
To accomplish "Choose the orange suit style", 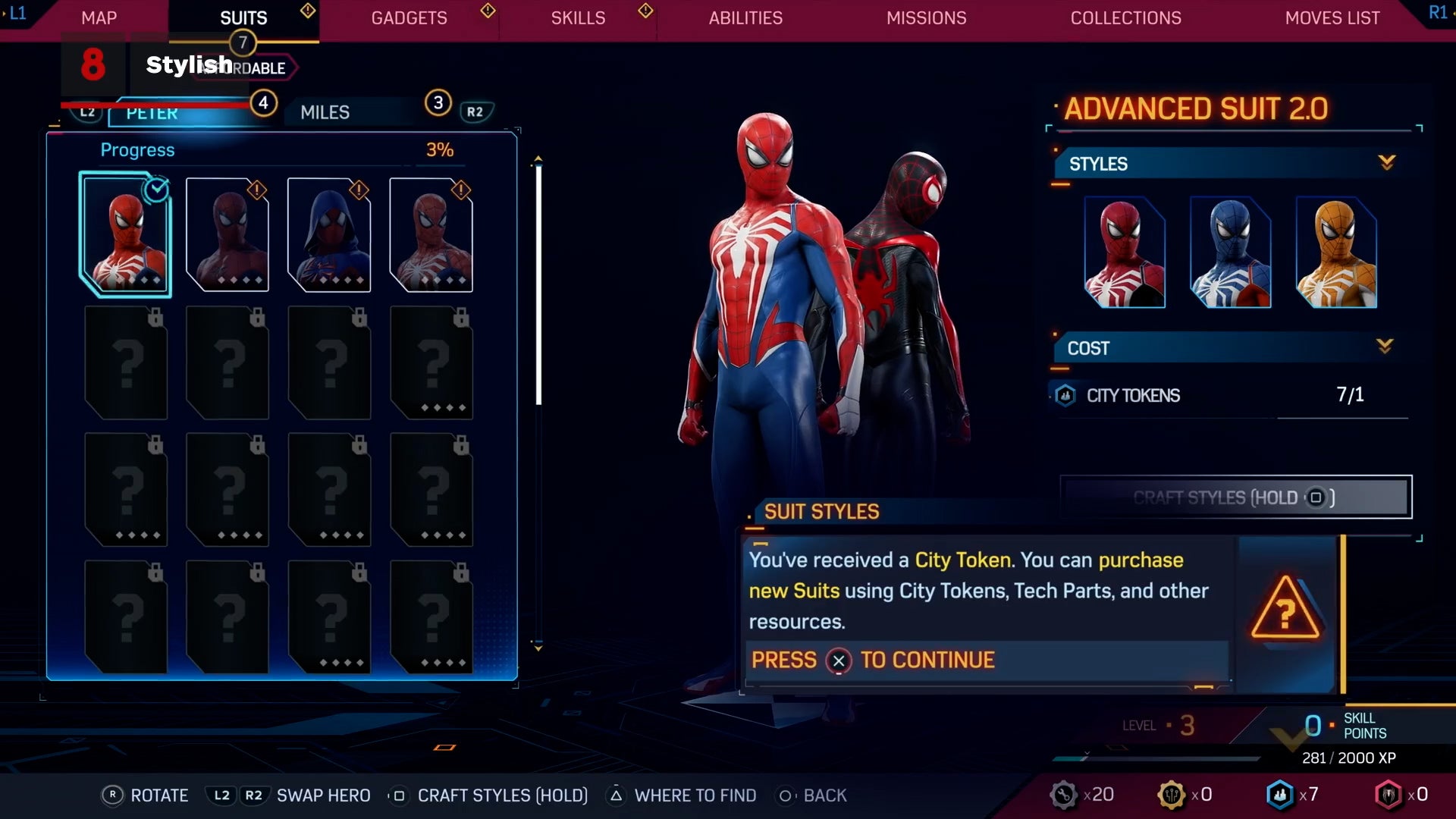I will (x=1336, y=253).
